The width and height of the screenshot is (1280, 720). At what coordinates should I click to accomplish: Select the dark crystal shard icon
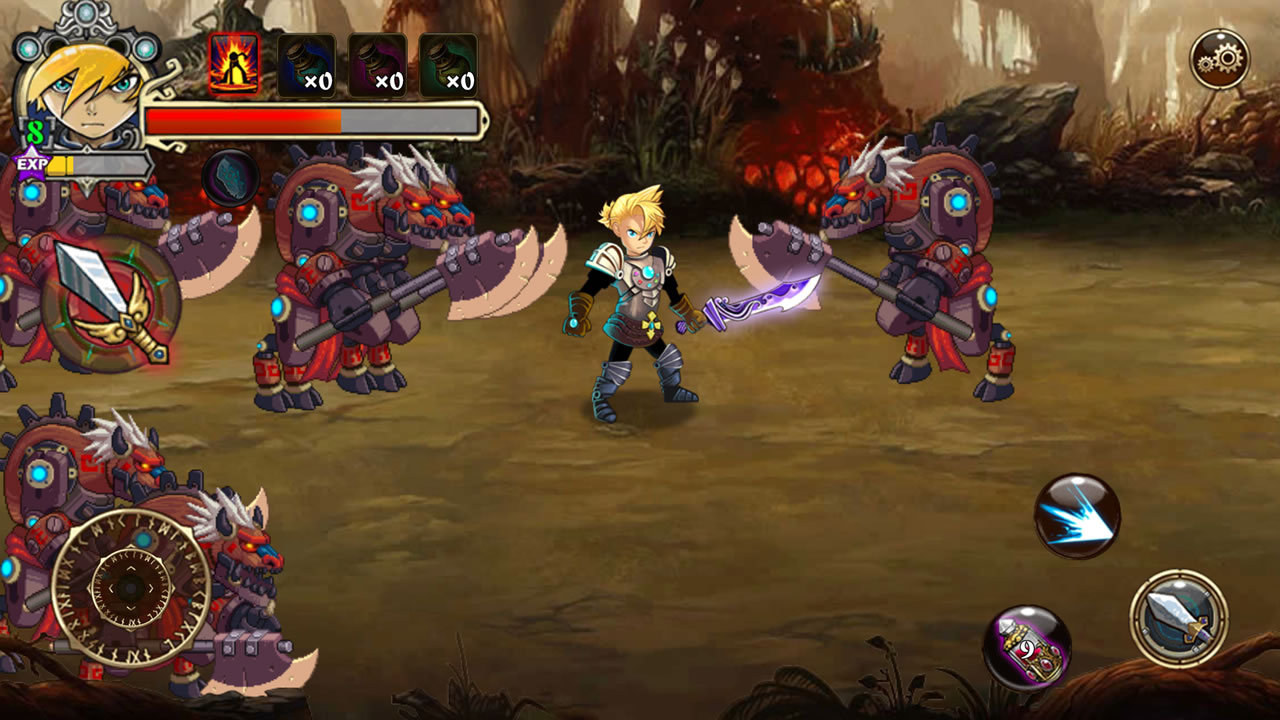click(x=231, y=178)
